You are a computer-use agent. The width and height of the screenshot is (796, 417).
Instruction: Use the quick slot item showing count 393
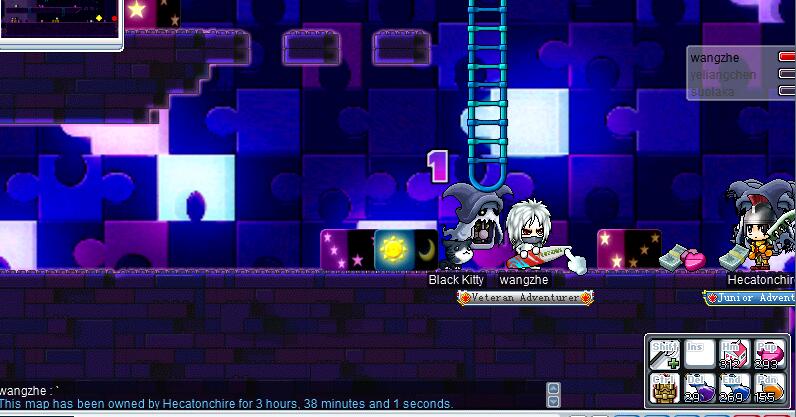768,353
